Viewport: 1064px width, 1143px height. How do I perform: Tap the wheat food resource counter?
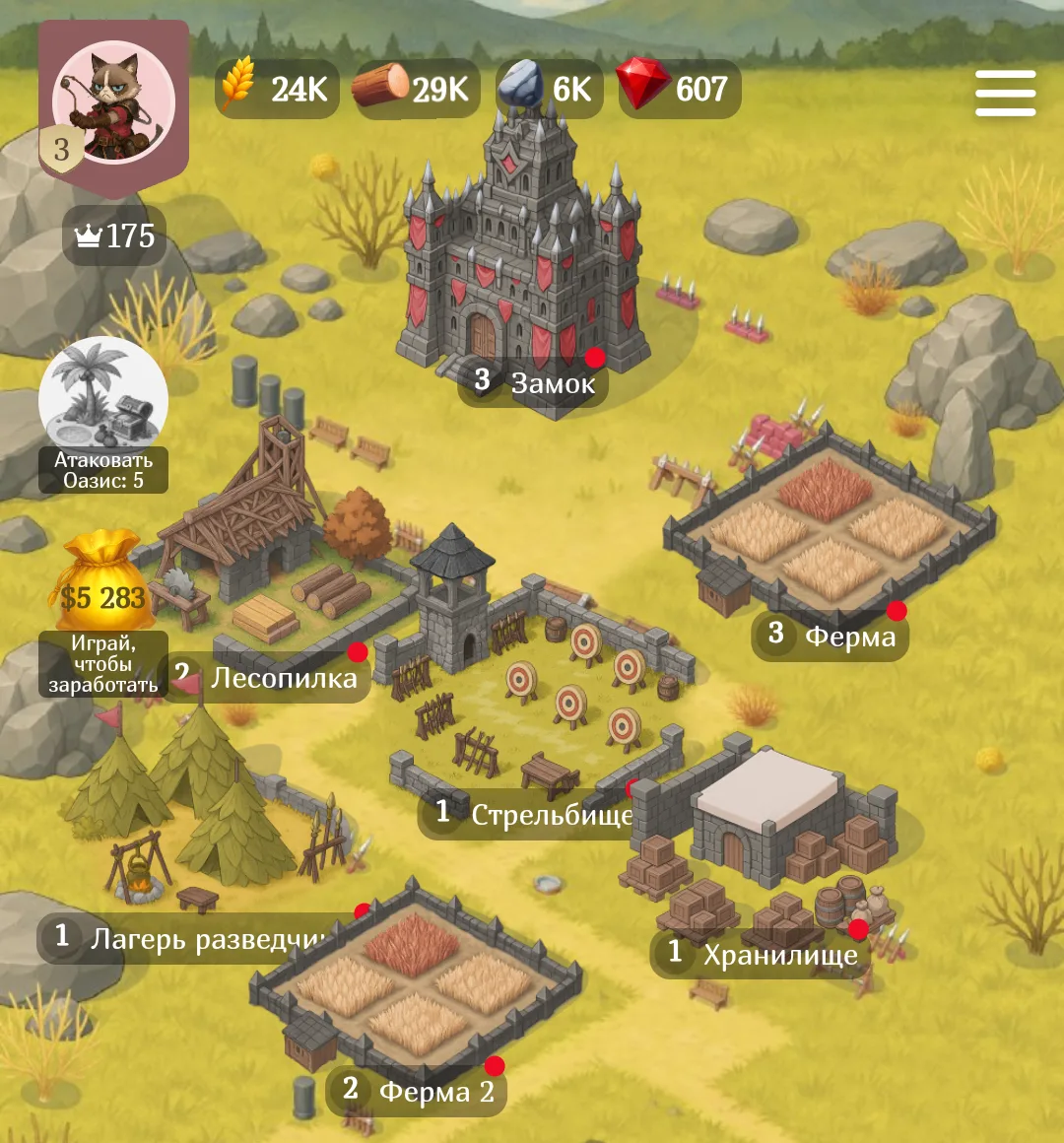point(277,90)
